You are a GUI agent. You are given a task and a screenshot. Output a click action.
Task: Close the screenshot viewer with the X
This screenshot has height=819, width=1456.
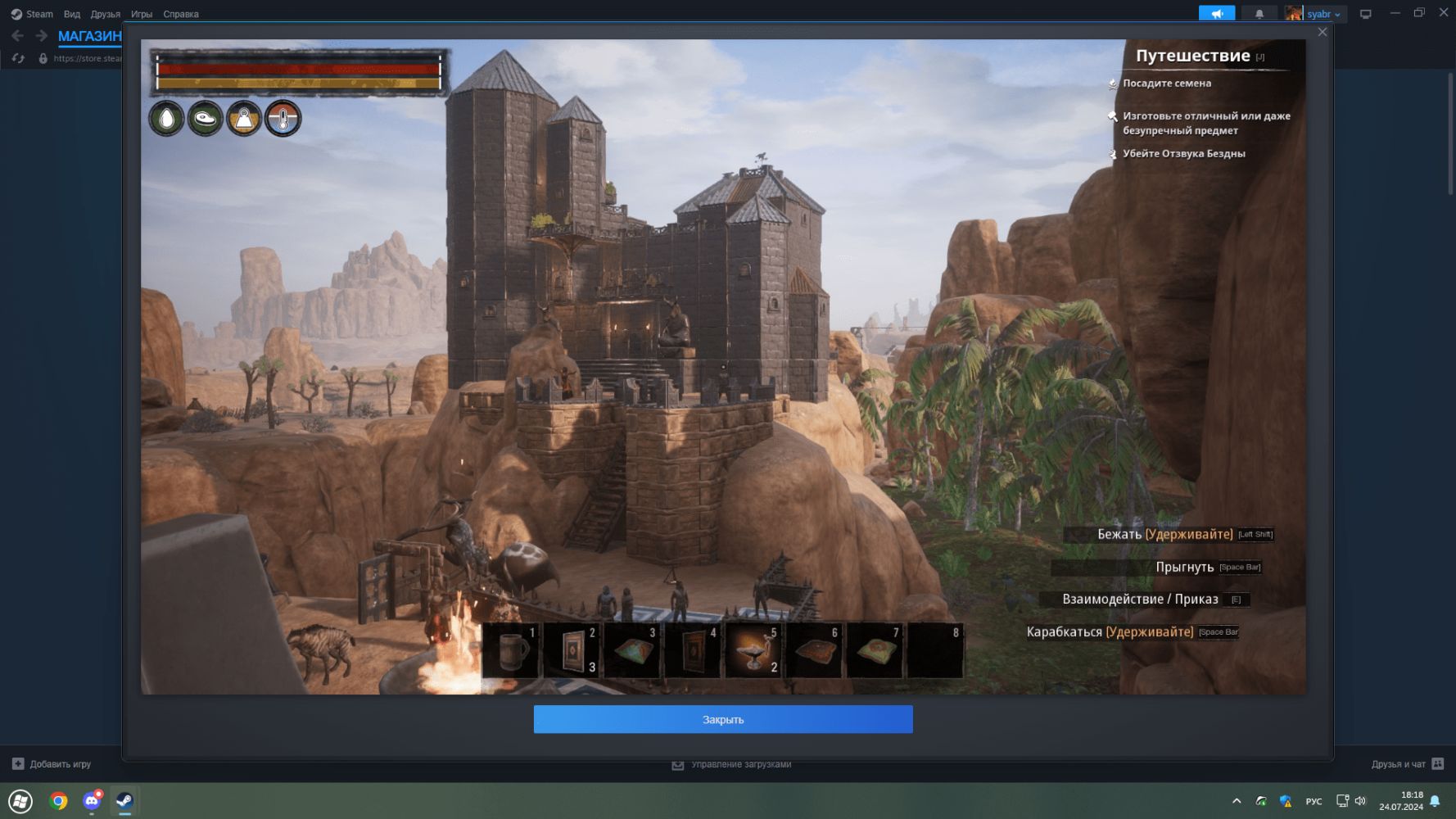(1322, 33)
